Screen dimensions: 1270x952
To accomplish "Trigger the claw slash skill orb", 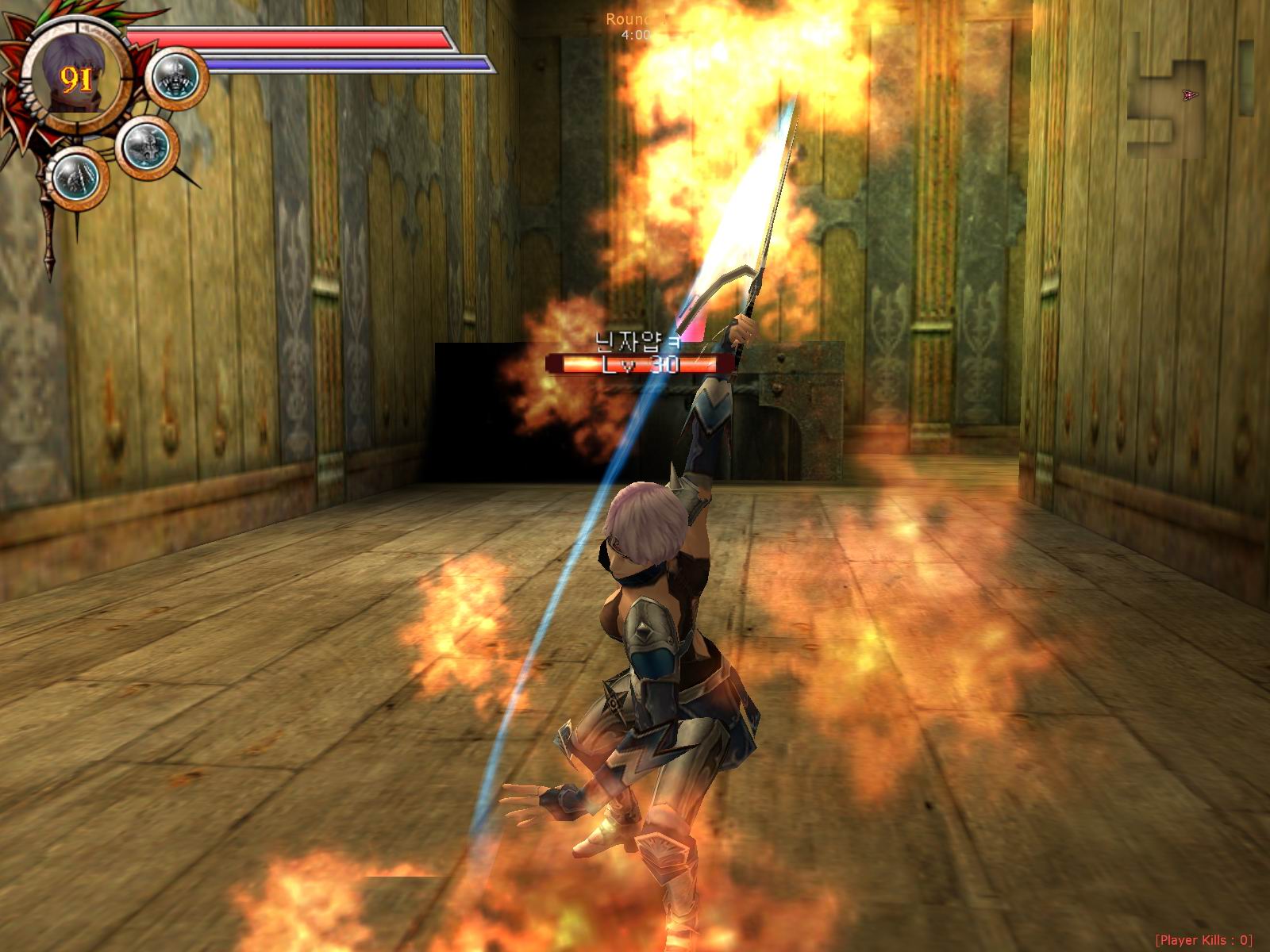I will point(78,178).
